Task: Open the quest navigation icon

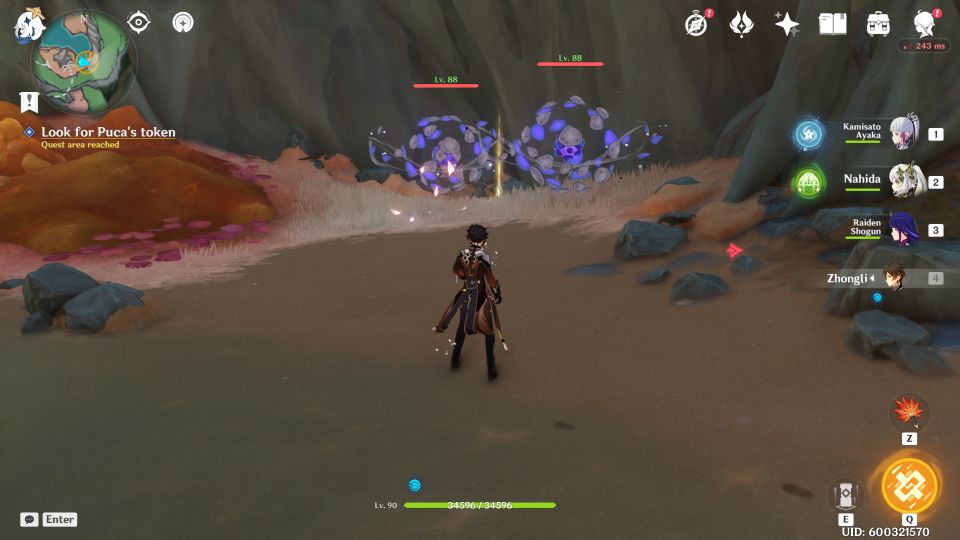Action: pos(139,22)
